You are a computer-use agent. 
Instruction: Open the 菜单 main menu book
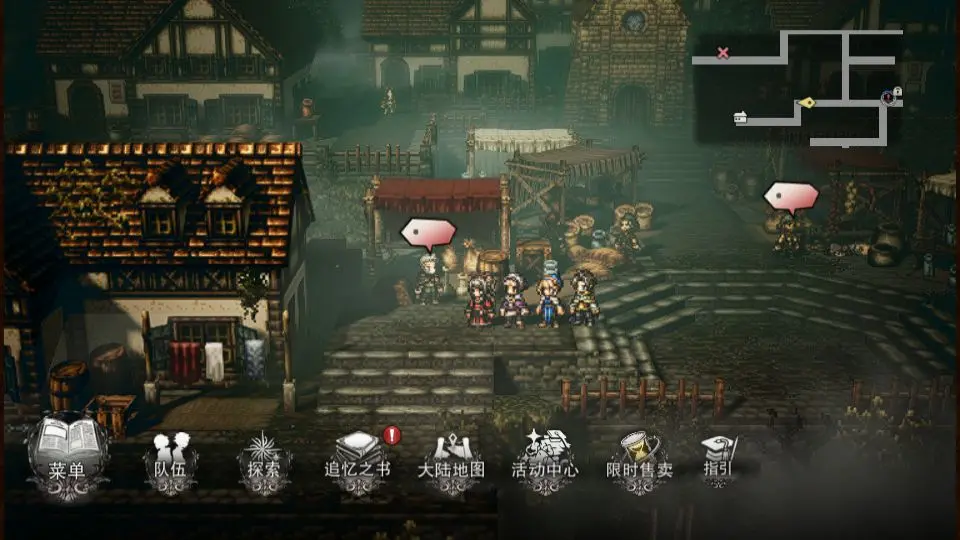[x=68, y=452]
